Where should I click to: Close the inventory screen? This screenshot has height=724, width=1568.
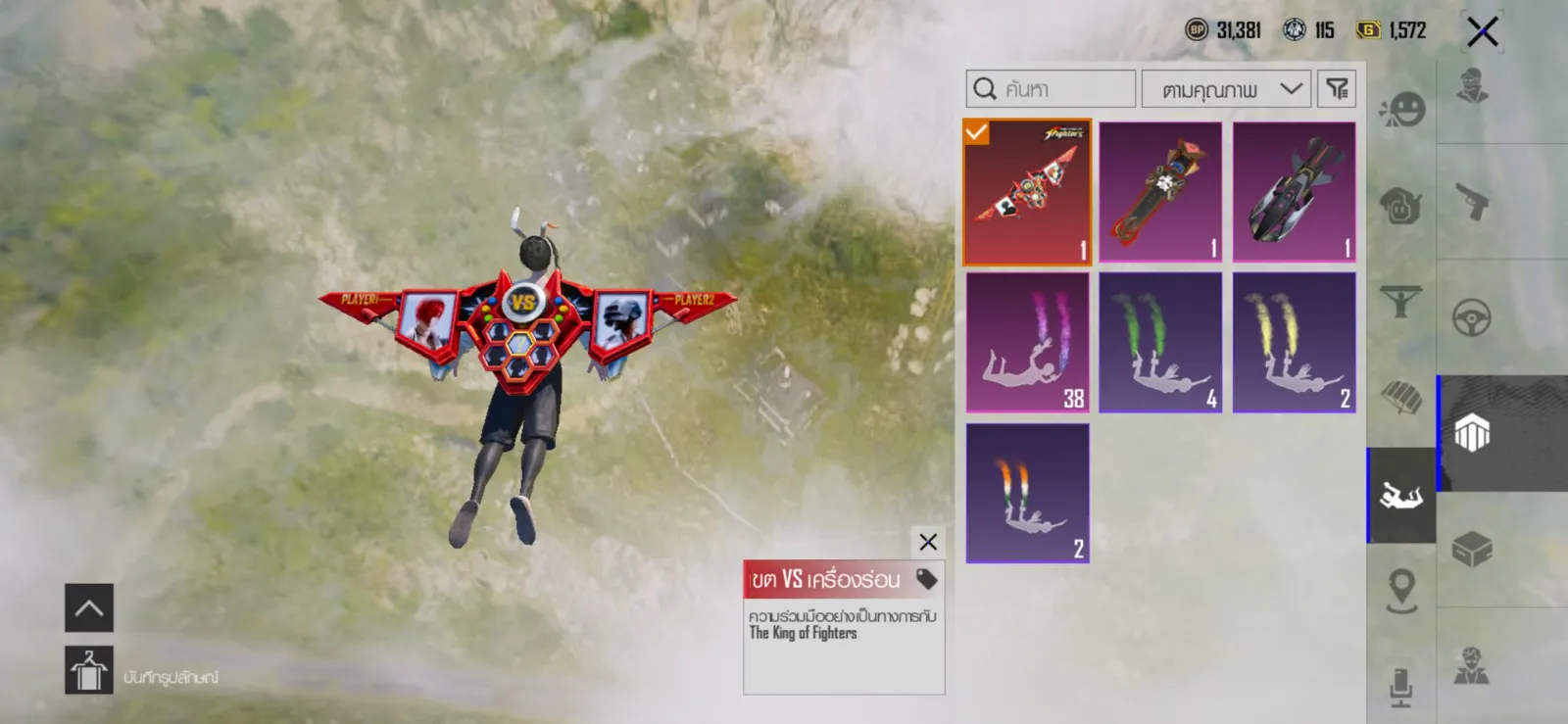[x=1482, y=31]
